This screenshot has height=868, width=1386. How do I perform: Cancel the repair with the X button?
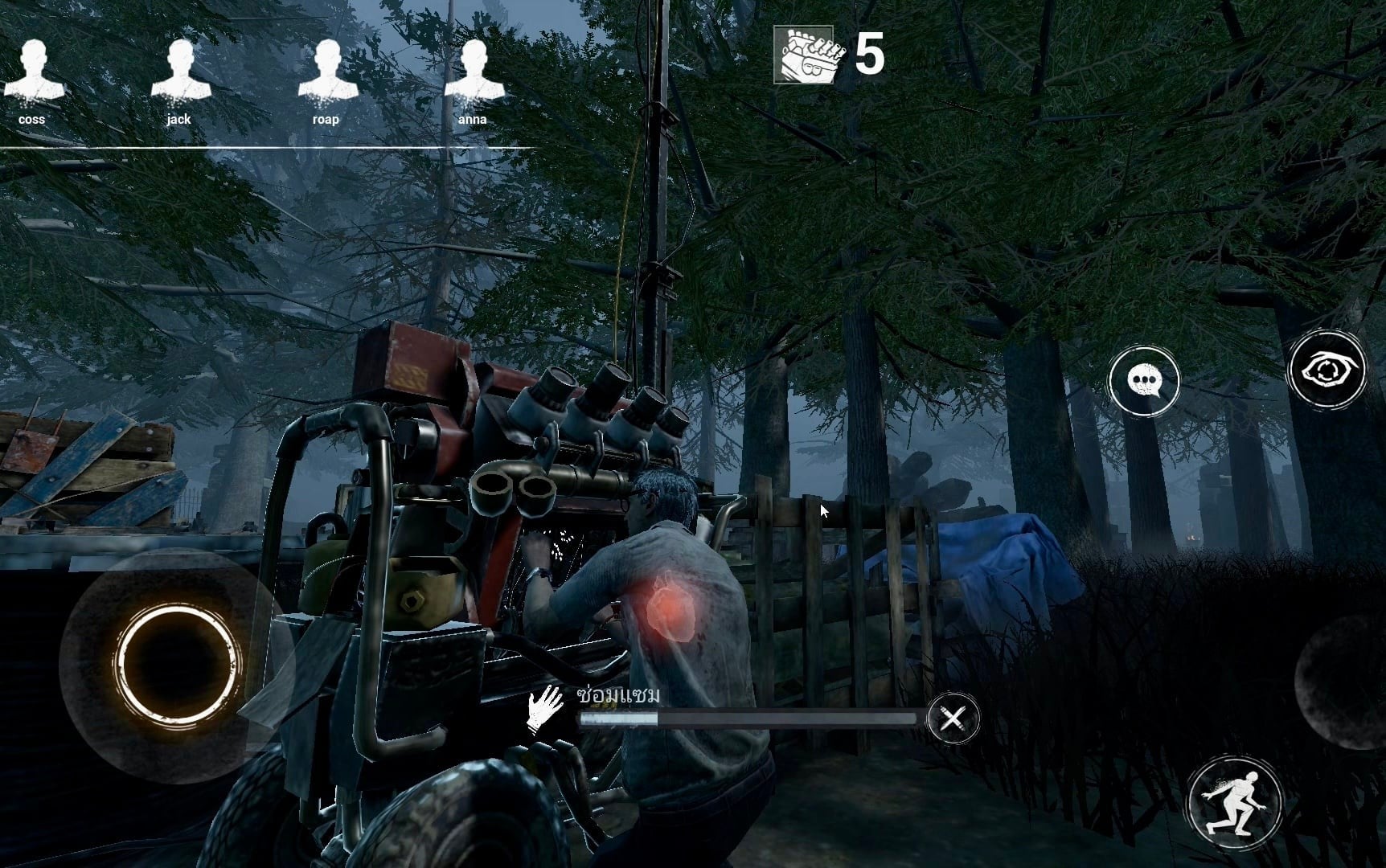[x=953, y=718]
